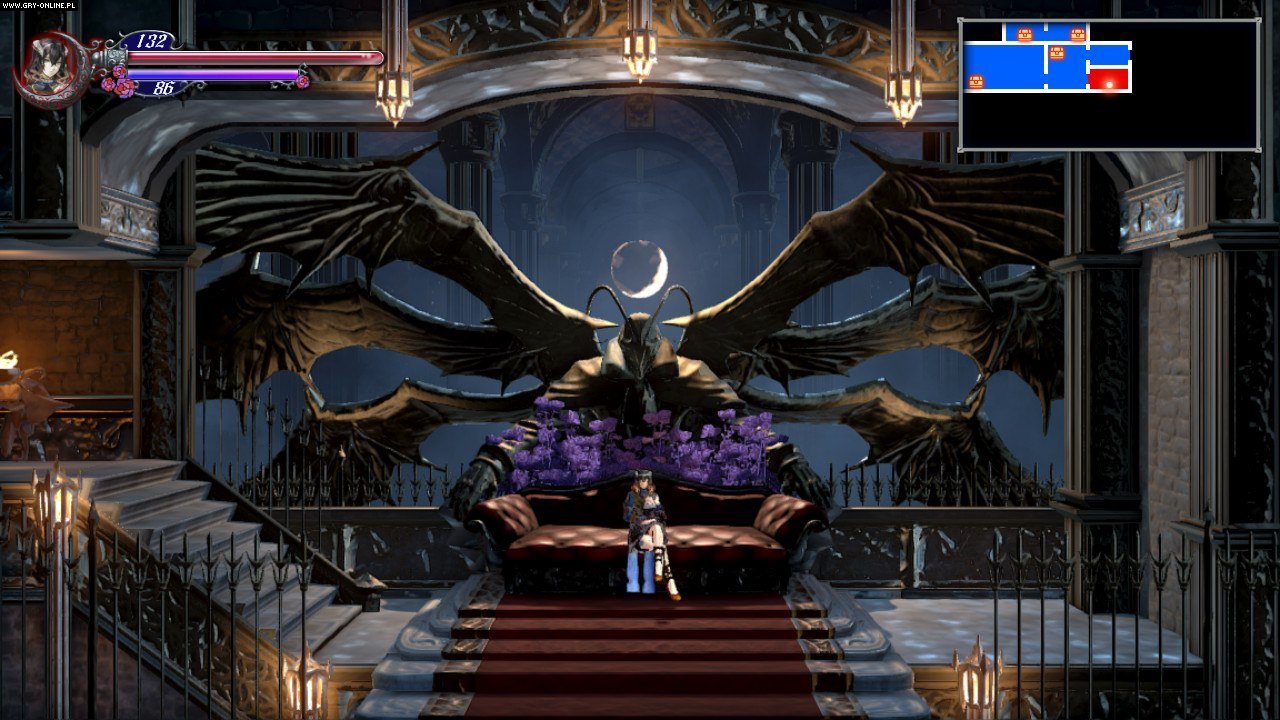The height and width of the screenshot is (720, 1280).
Task: Click the rose ornament right of the MP bar
Action: tap(303, 79)
